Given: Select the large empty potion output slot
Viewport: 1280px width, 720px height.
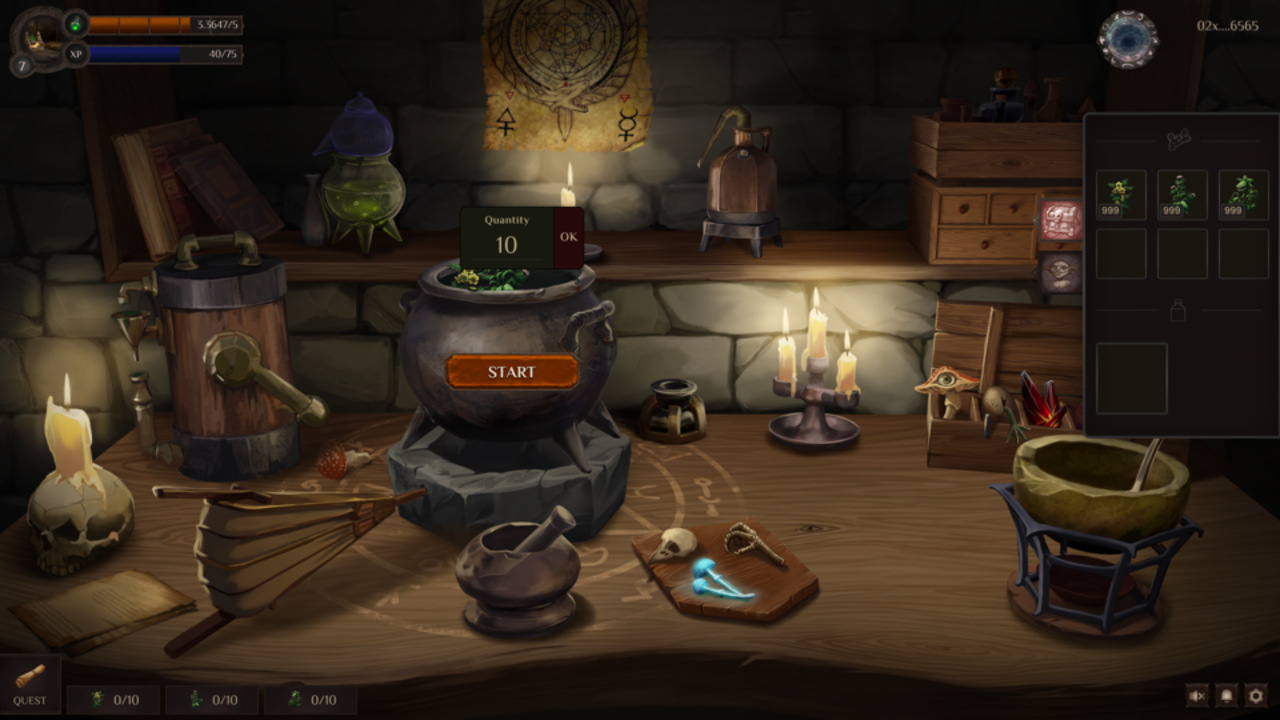Looking at the screenshot, I should click(1131, 378).
